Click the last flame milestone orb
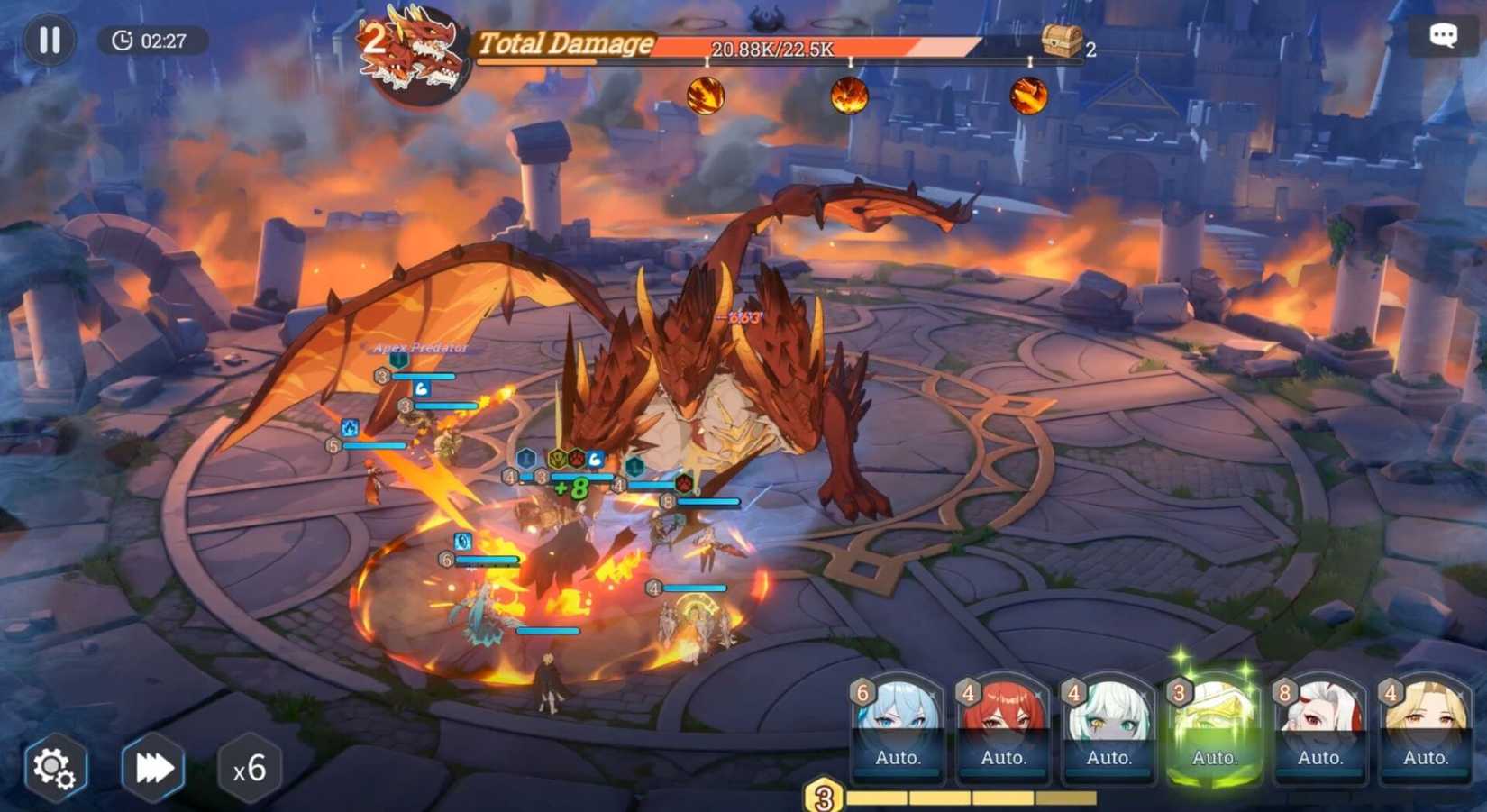 (x=1027, y=94)
